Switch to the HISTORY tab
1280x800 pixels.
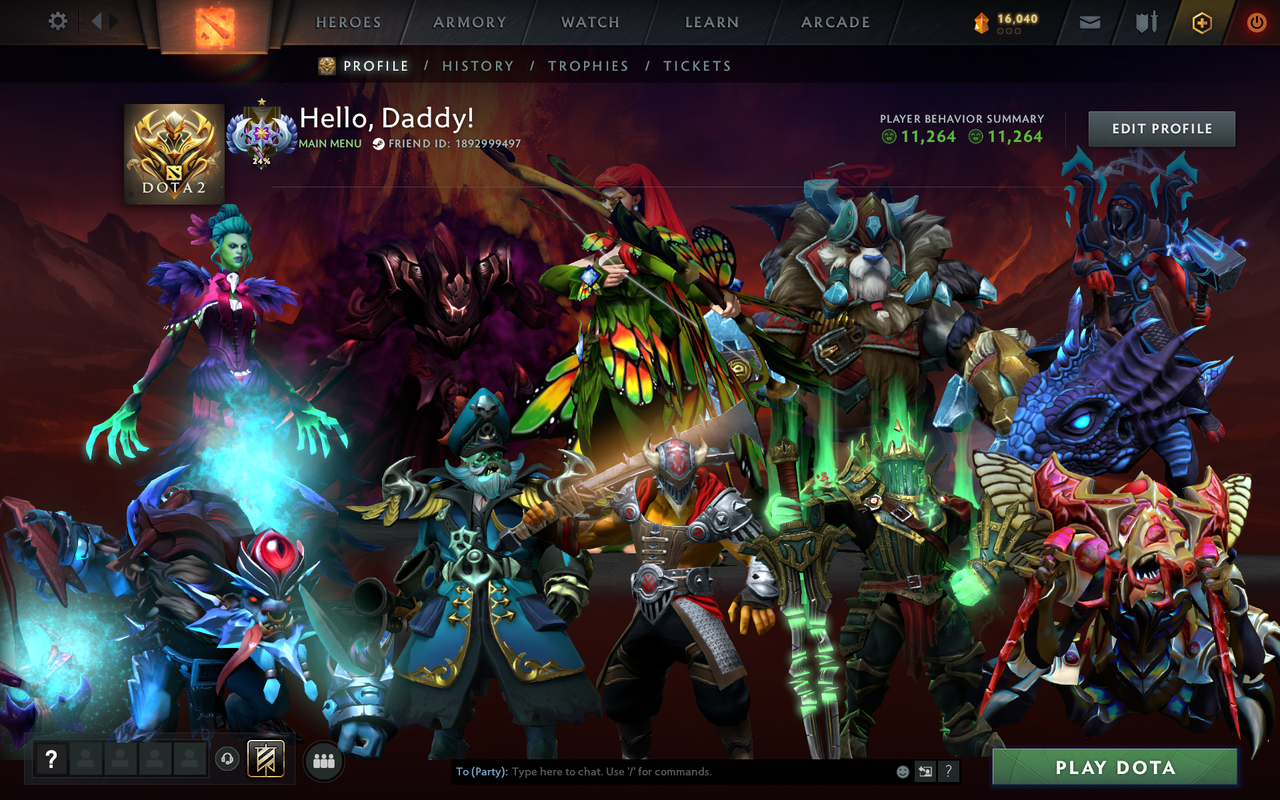click(478, 65)
